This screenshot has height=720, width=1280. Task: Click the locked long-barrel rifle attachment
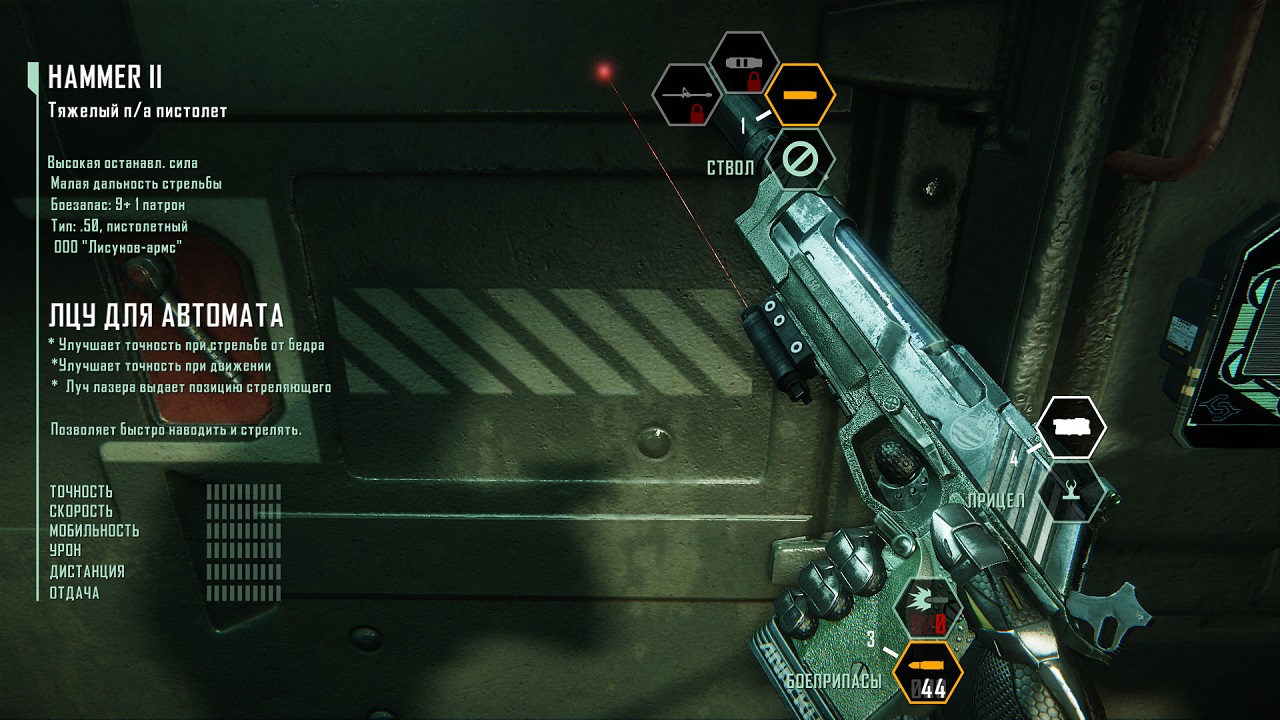pos(687,96)
